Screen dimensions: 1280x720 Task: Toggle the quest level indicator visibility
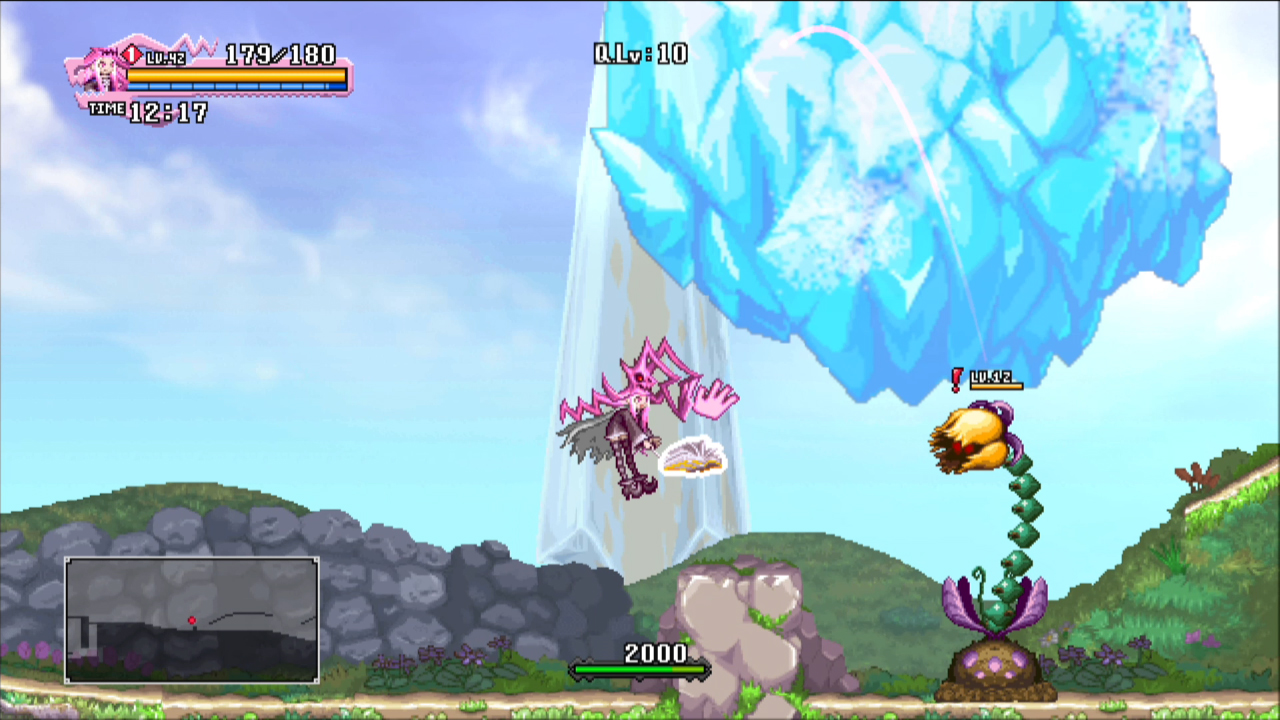640,53
